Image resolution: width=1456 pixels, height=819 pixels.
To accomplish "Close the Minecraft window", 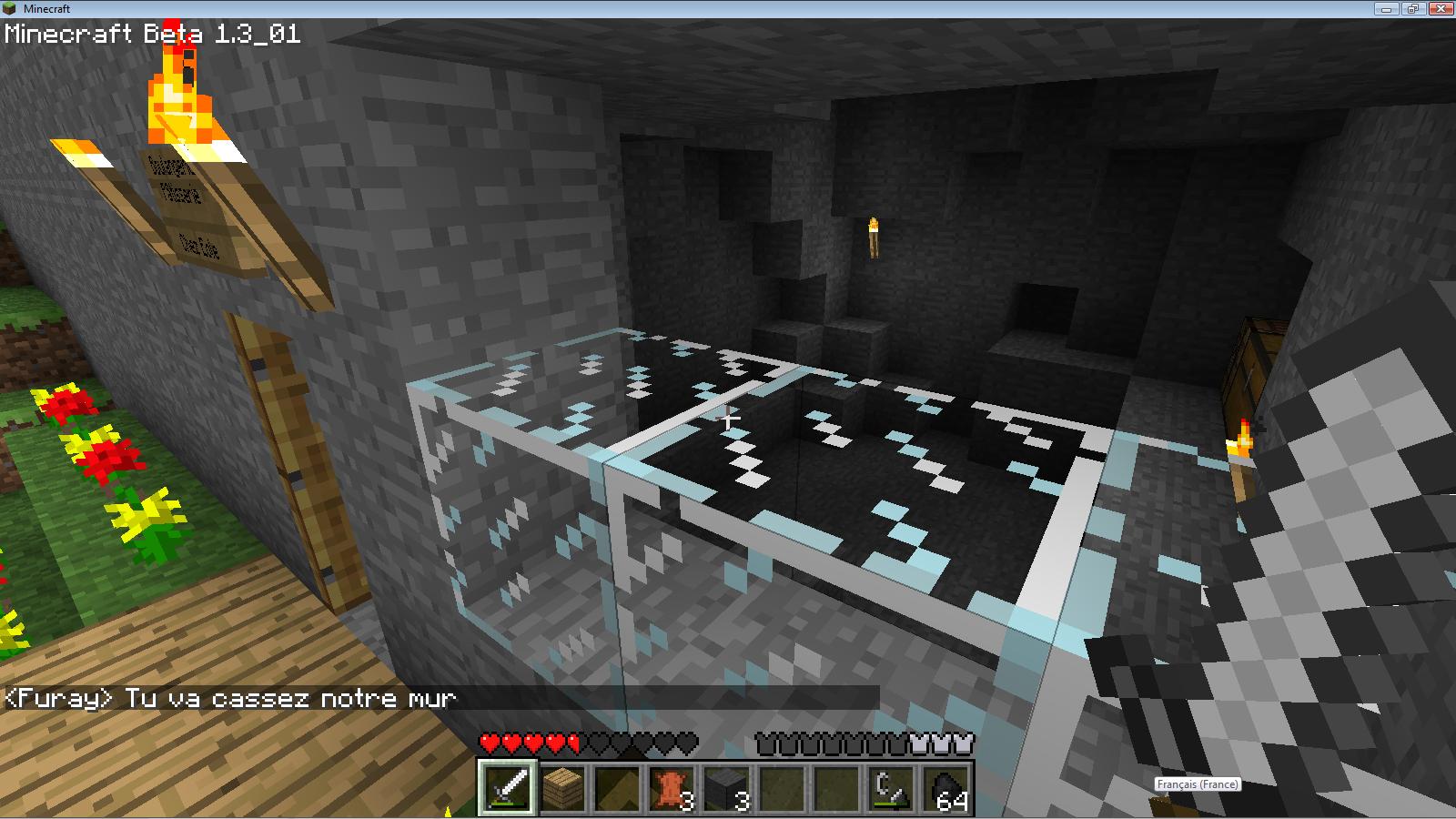I will [1440, 8].
